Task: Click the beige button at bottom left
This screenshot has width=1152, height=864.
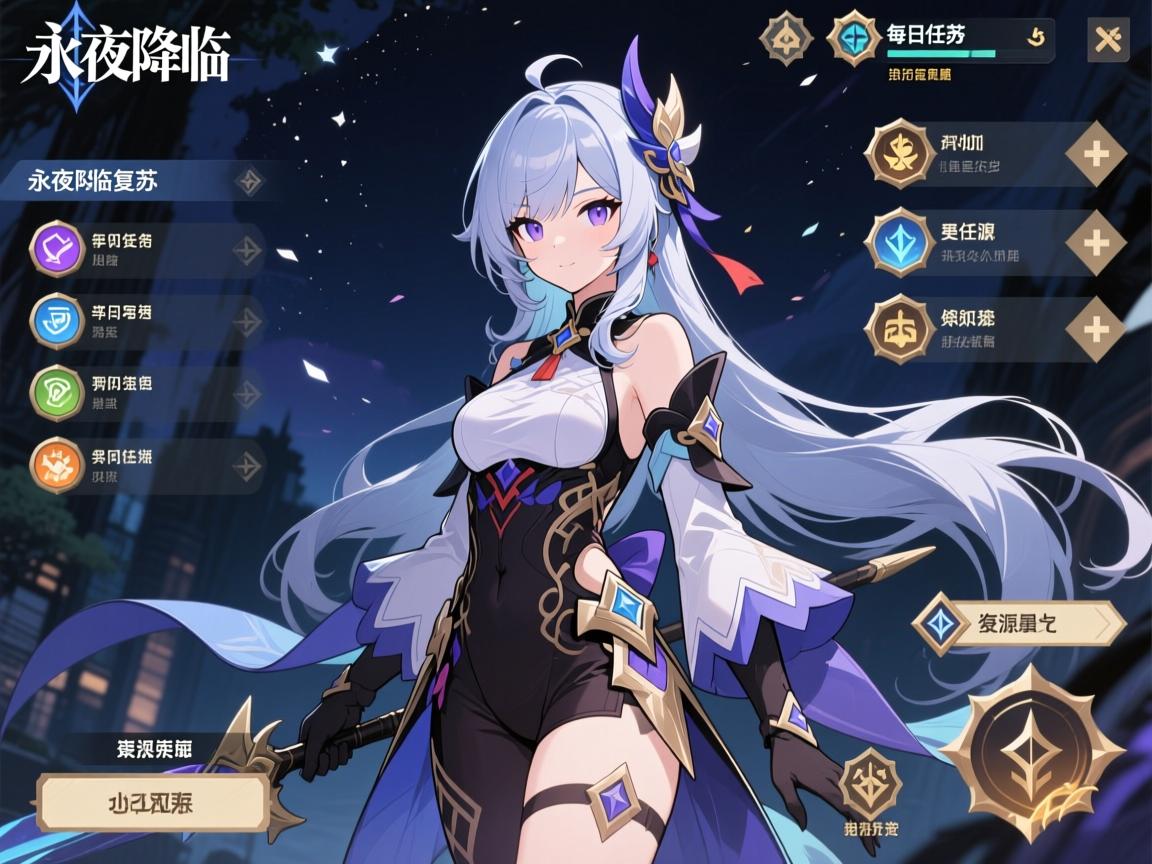Action: (x=153, y=803)
